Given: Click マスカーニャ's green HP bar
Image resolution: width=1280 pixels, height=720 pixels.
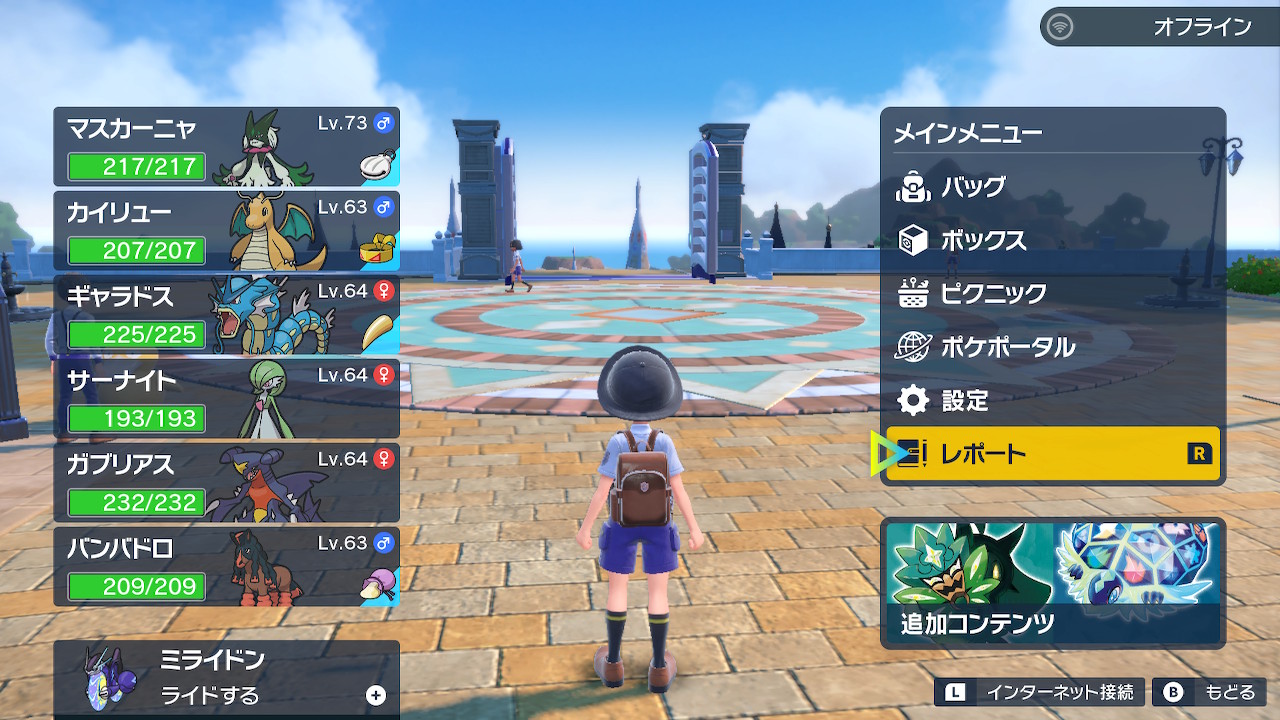Looking at the screenshot, I should pos(135,167).
